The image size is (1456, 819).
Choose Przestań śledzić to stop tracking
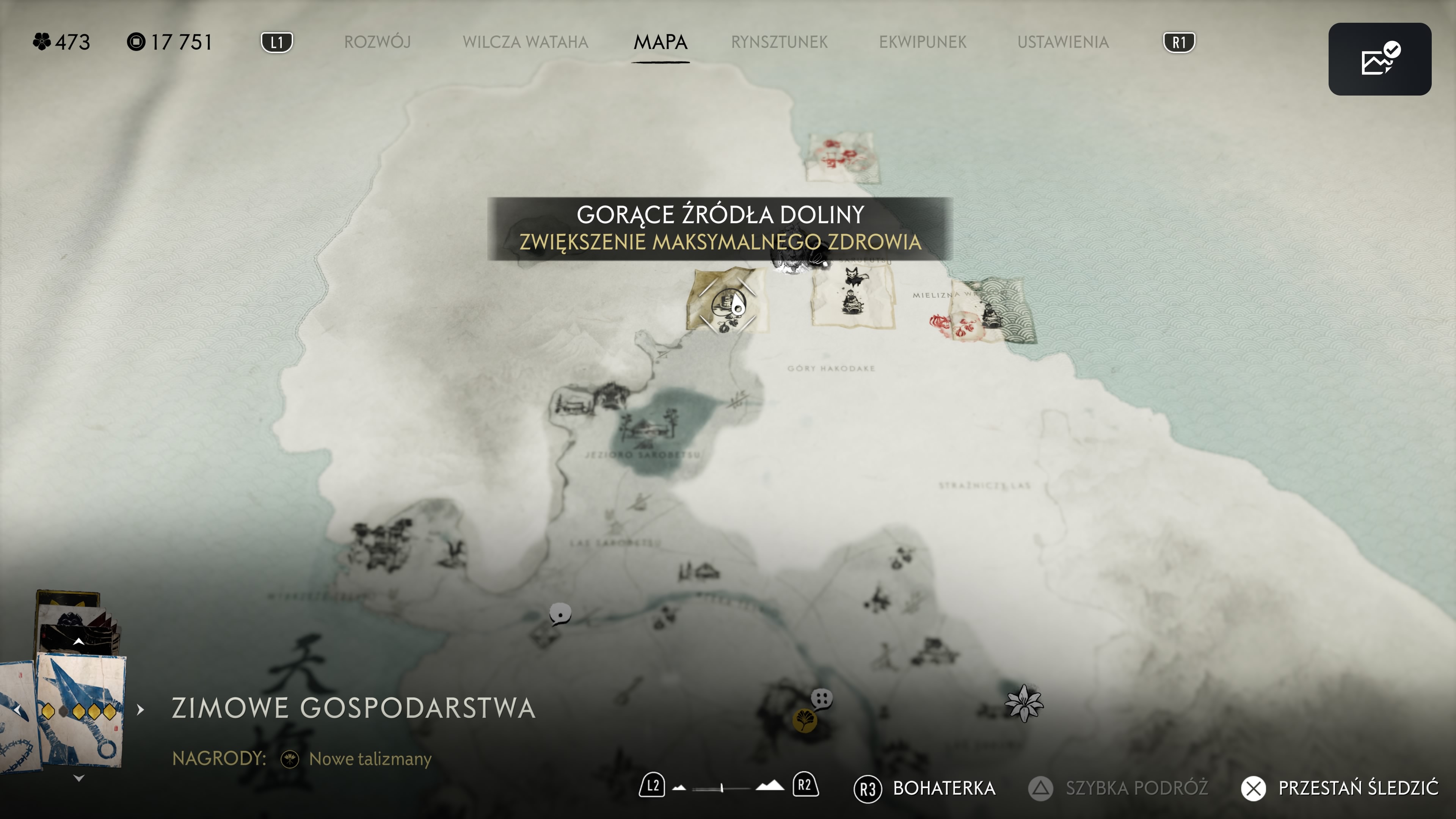point(1340,788)
